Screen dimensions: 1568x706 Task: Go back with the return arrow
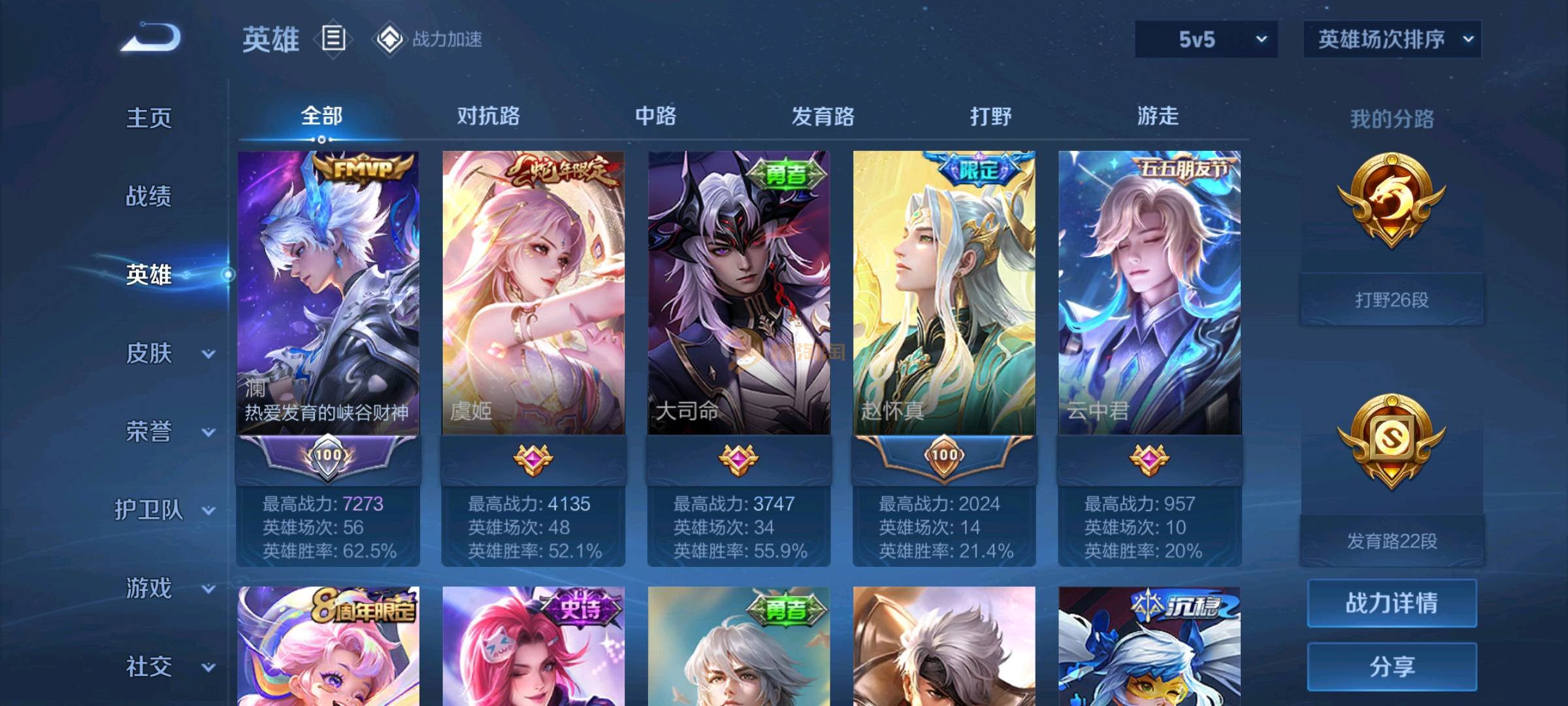[x=150, y=38]
